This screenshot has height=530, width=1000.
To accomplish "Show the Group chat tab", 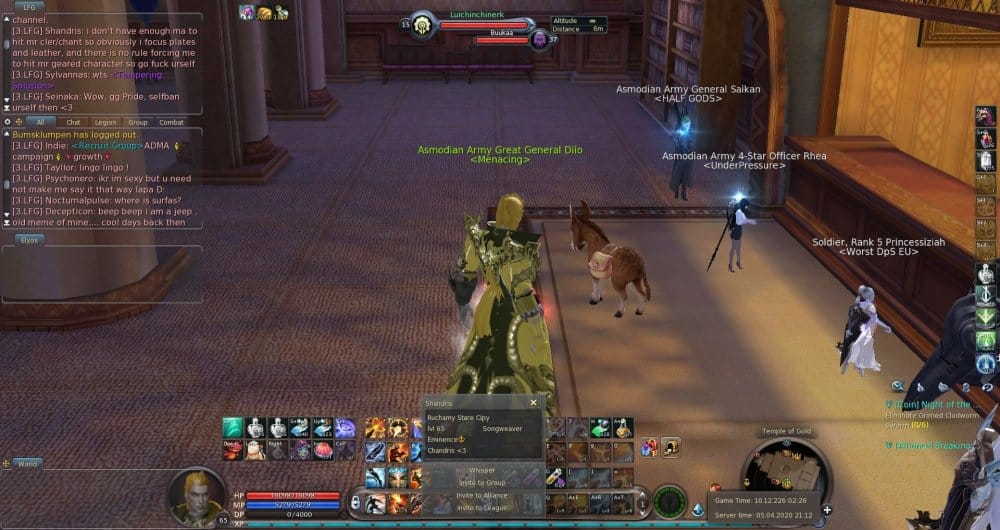I will [x=138, y=122].
